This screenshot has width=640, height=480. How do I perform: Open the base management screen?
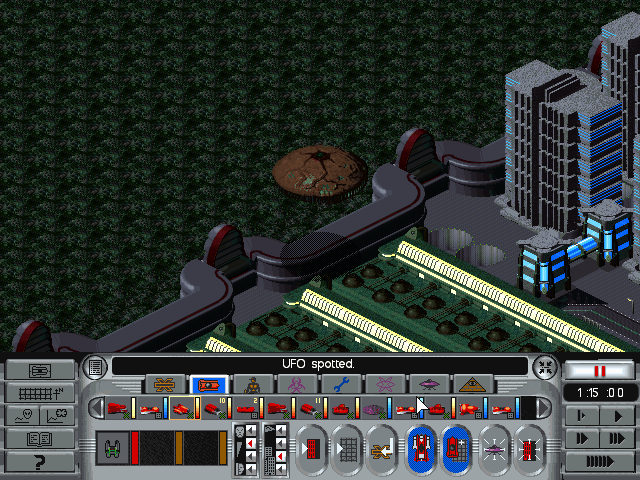click(39, 370)
